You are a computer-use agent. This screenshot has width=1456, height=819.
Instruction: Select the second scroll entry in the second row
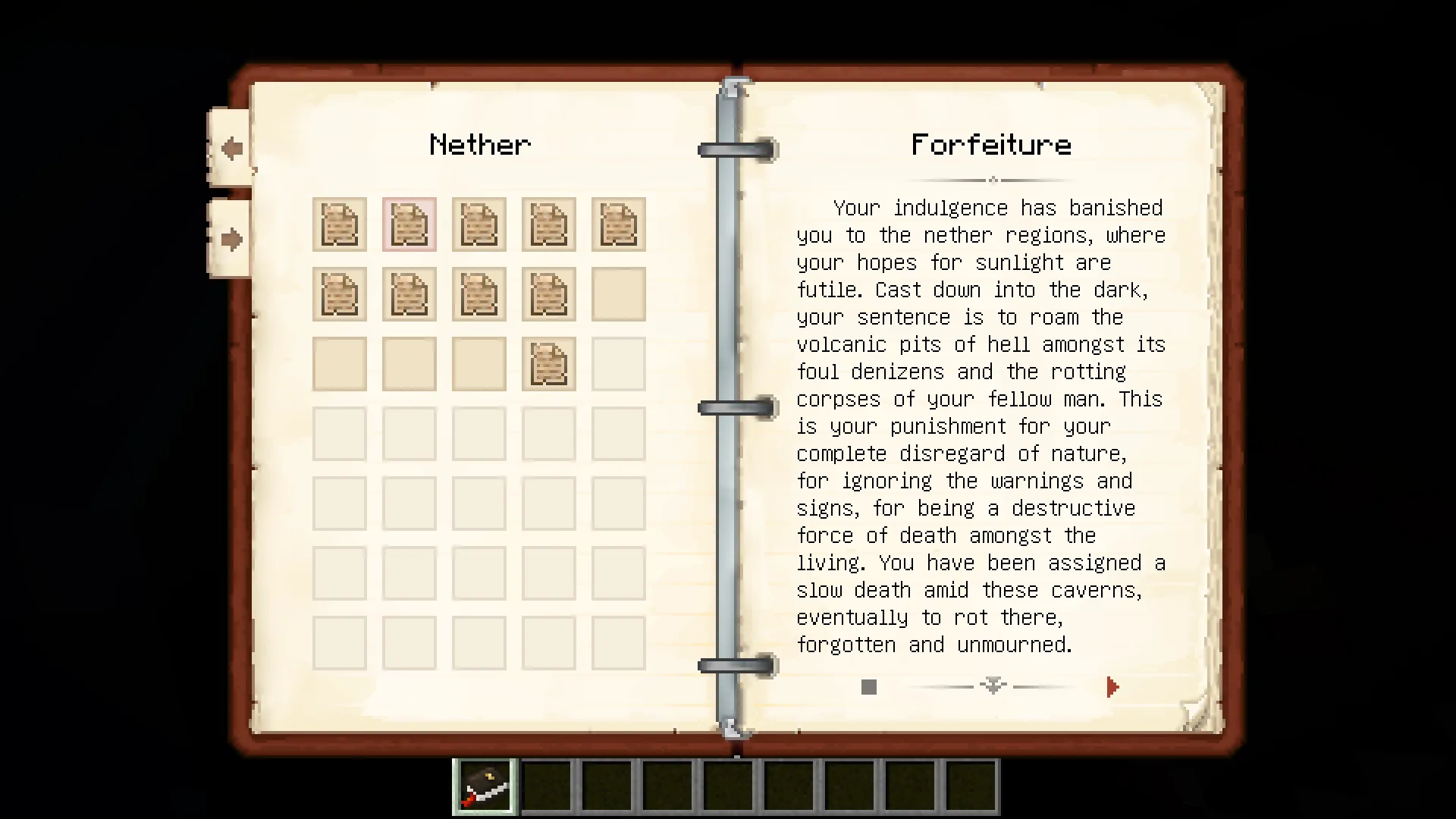pos(409,294)
